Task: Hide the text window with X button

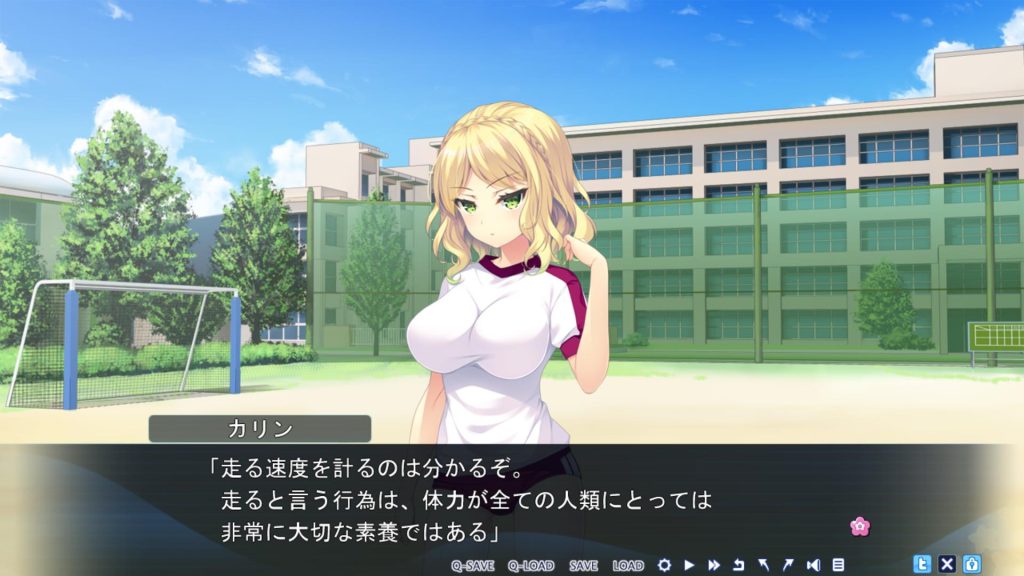Action: pos(947,564)
